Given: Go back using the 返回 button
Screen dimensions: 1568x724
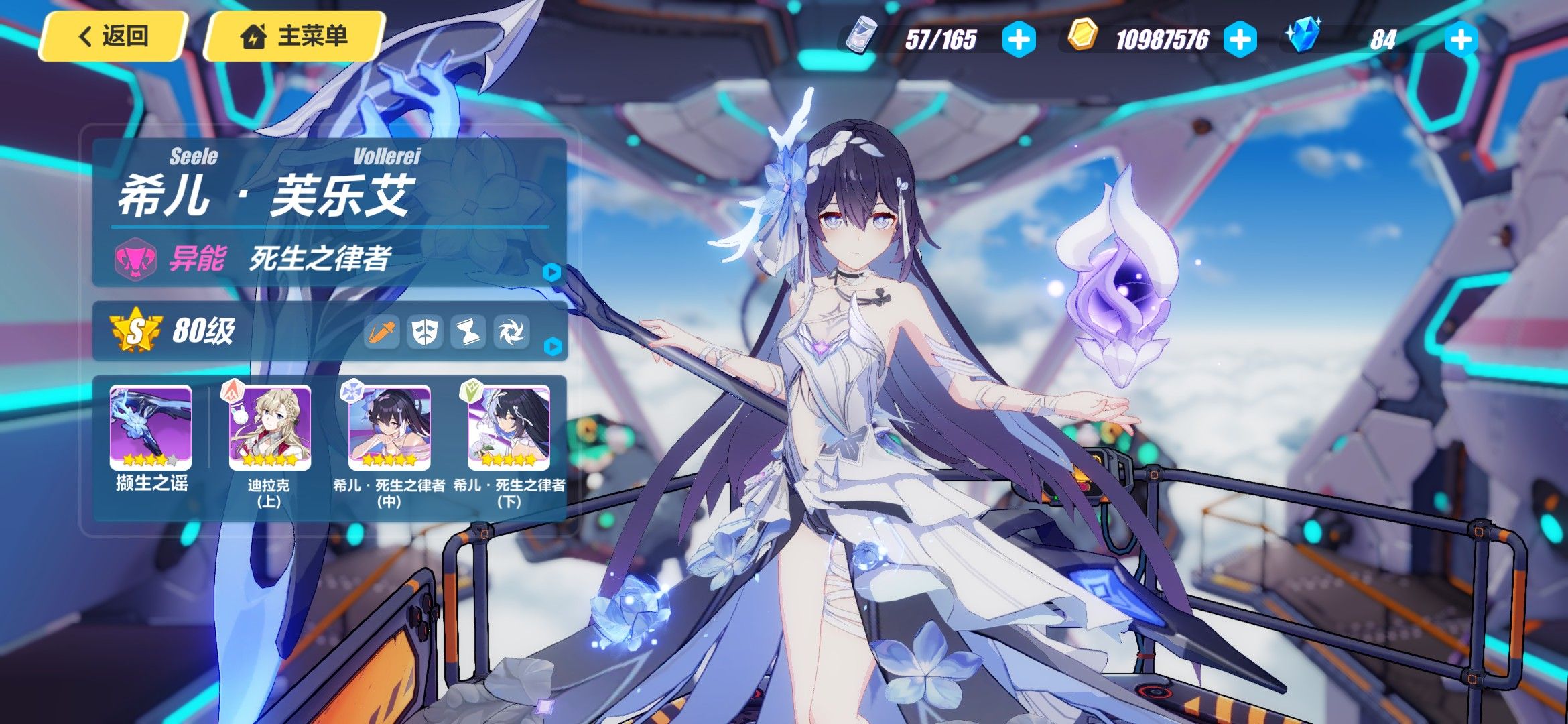Looking at the screenshot, I should point(113,36).
